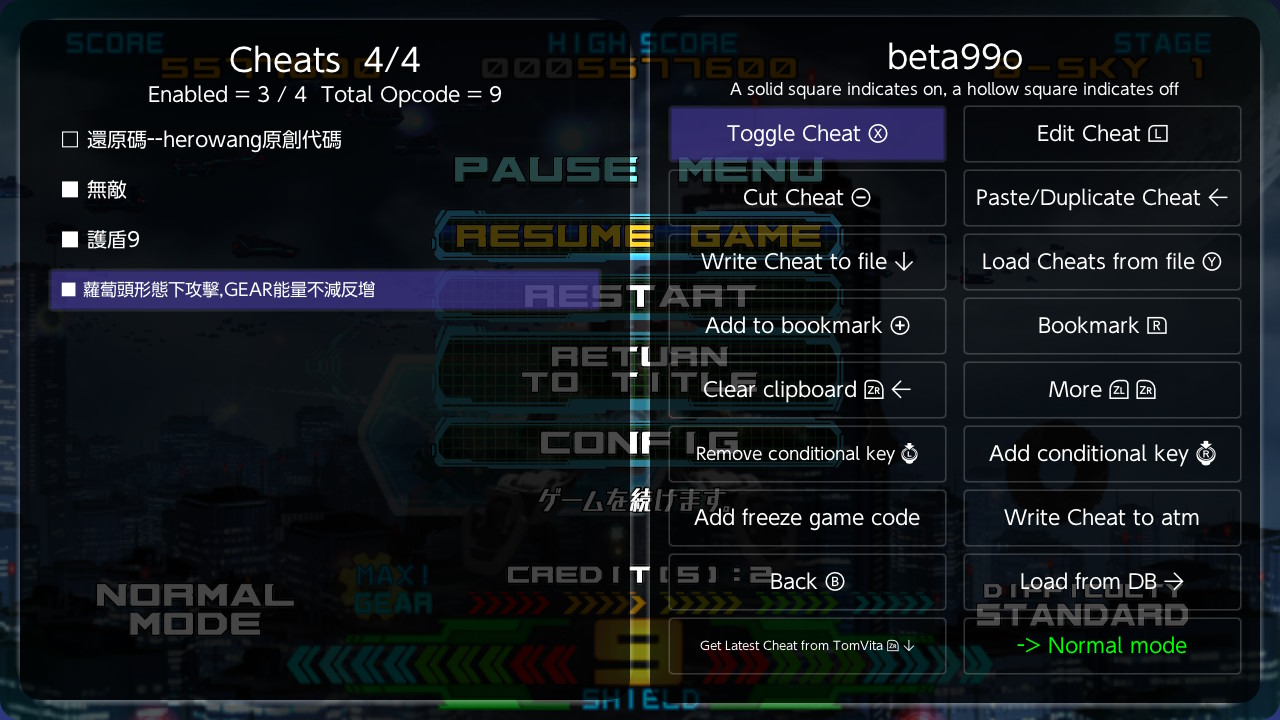This screenshot has height=720, width=1280.
Task: Clear the clipboard
Action: 806,389
